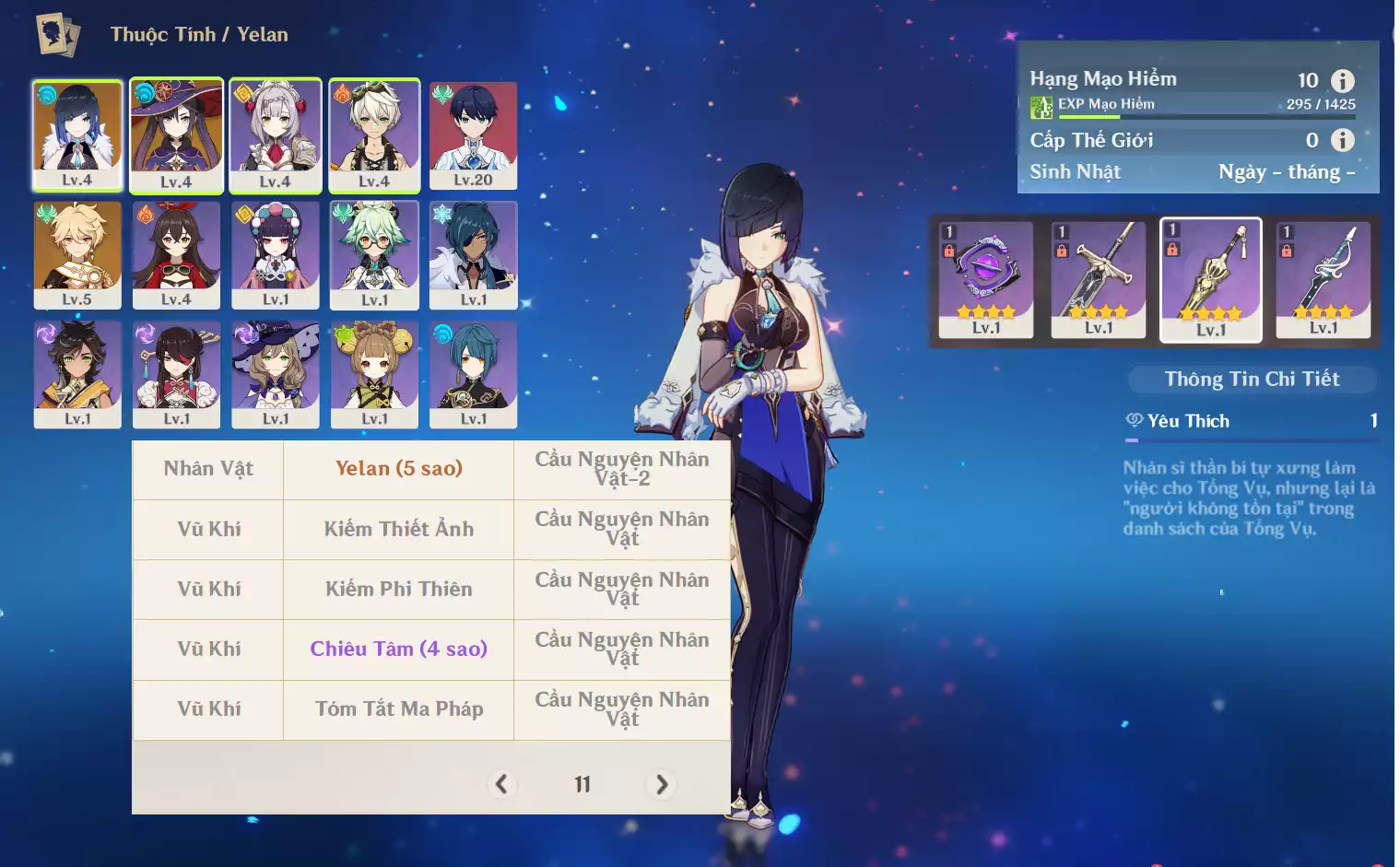
Task: Choose the blond Traveler at Lv.5
Action: [x=77, y=254]
